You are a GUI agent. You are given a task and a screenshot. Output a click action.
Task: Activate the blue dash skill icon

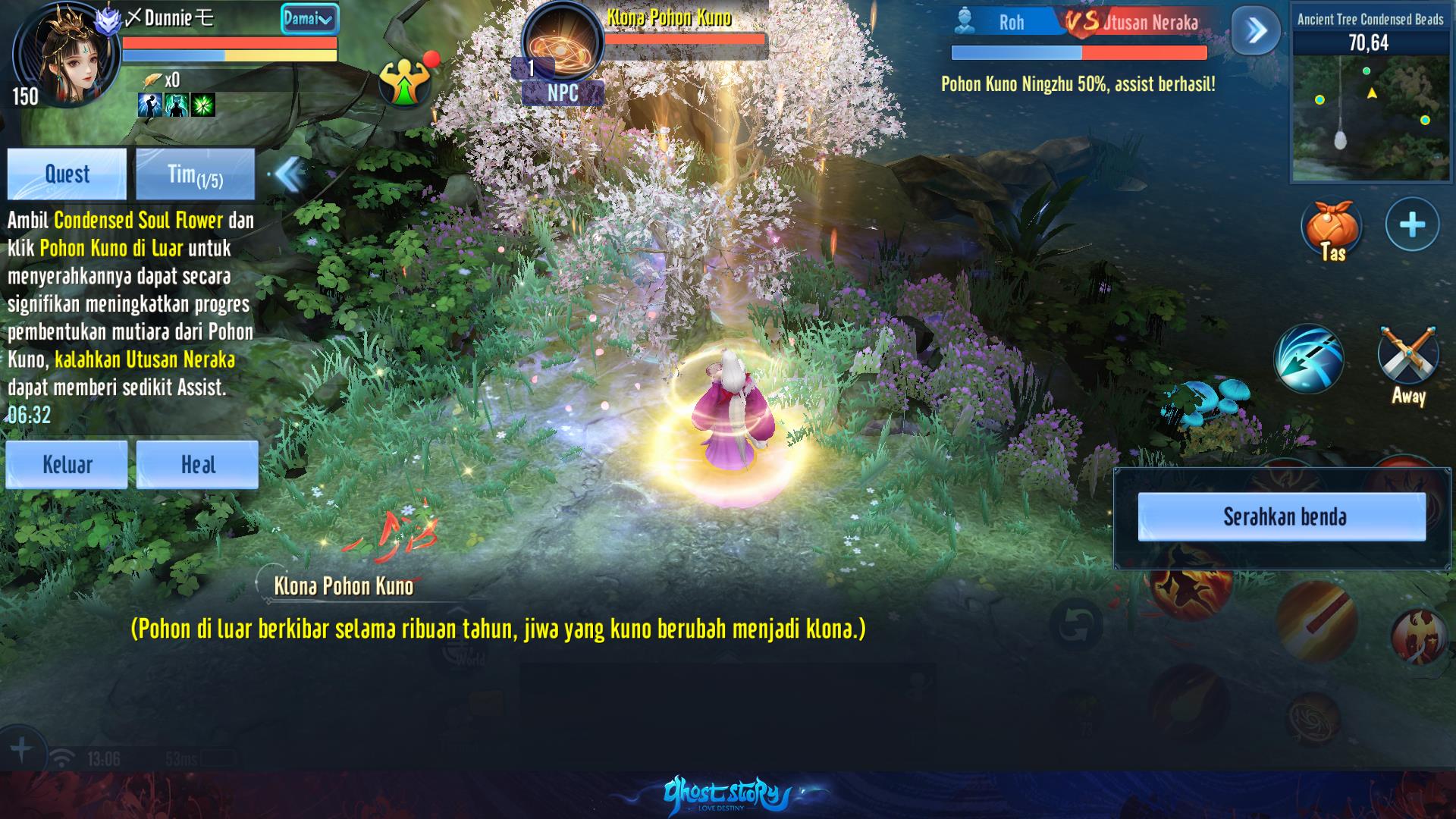tap(1308, 359)
